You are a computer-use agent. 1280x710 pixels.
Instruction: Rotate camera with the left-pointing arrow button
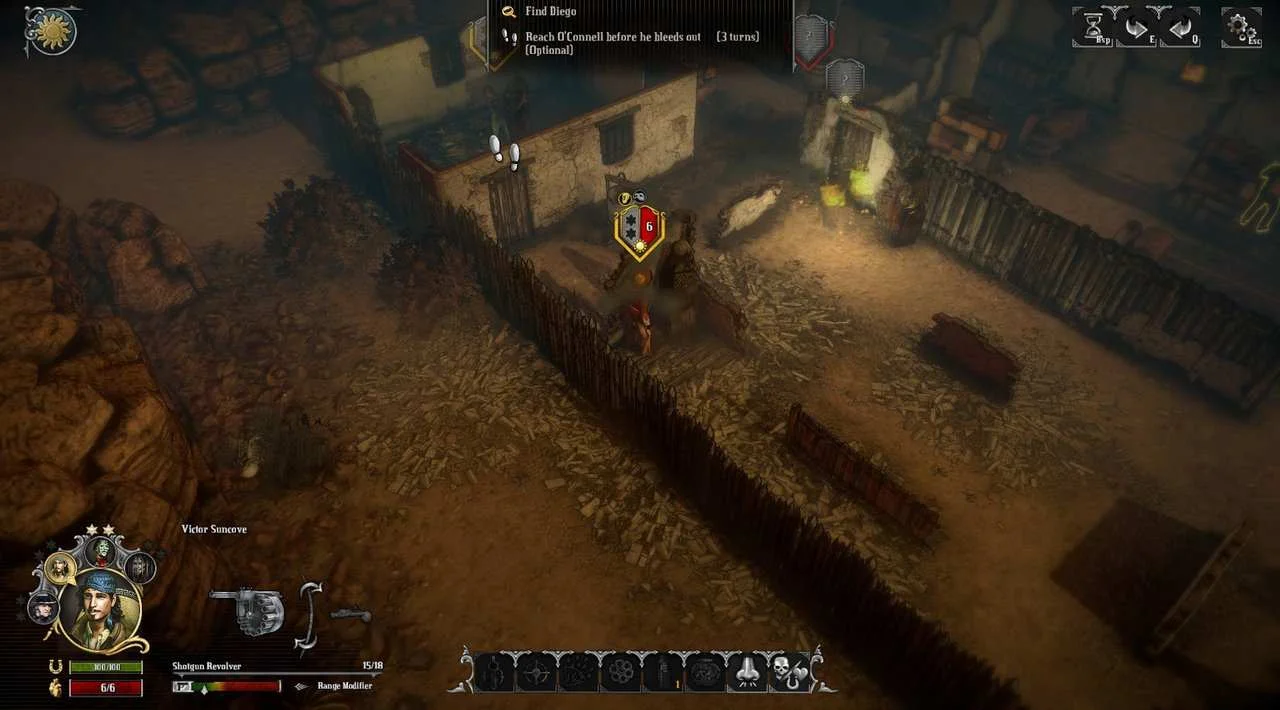[x=1180, y=26]
